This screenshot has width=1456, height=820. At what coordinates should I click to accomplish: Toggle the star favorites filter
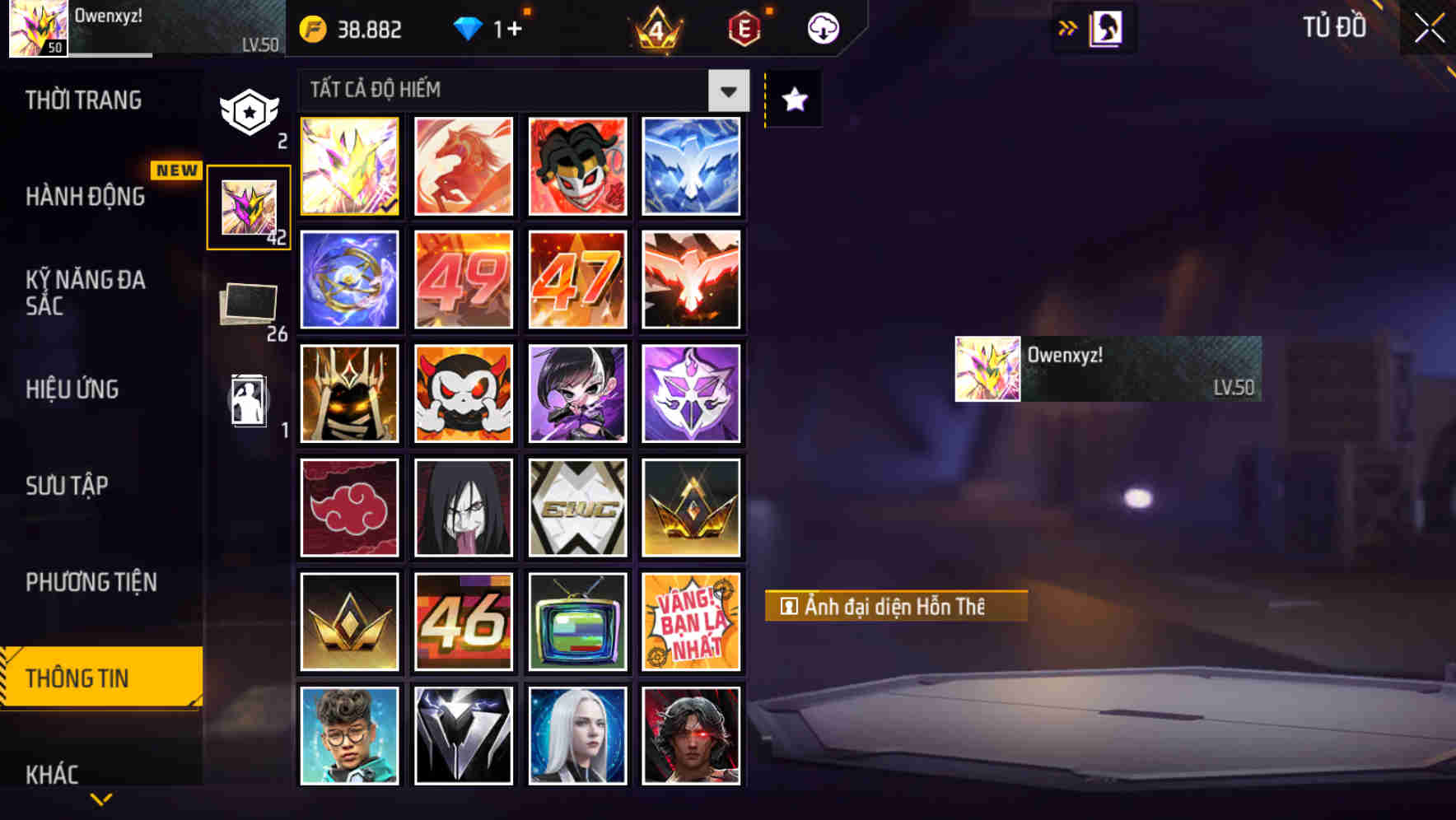tap(792, 100)
